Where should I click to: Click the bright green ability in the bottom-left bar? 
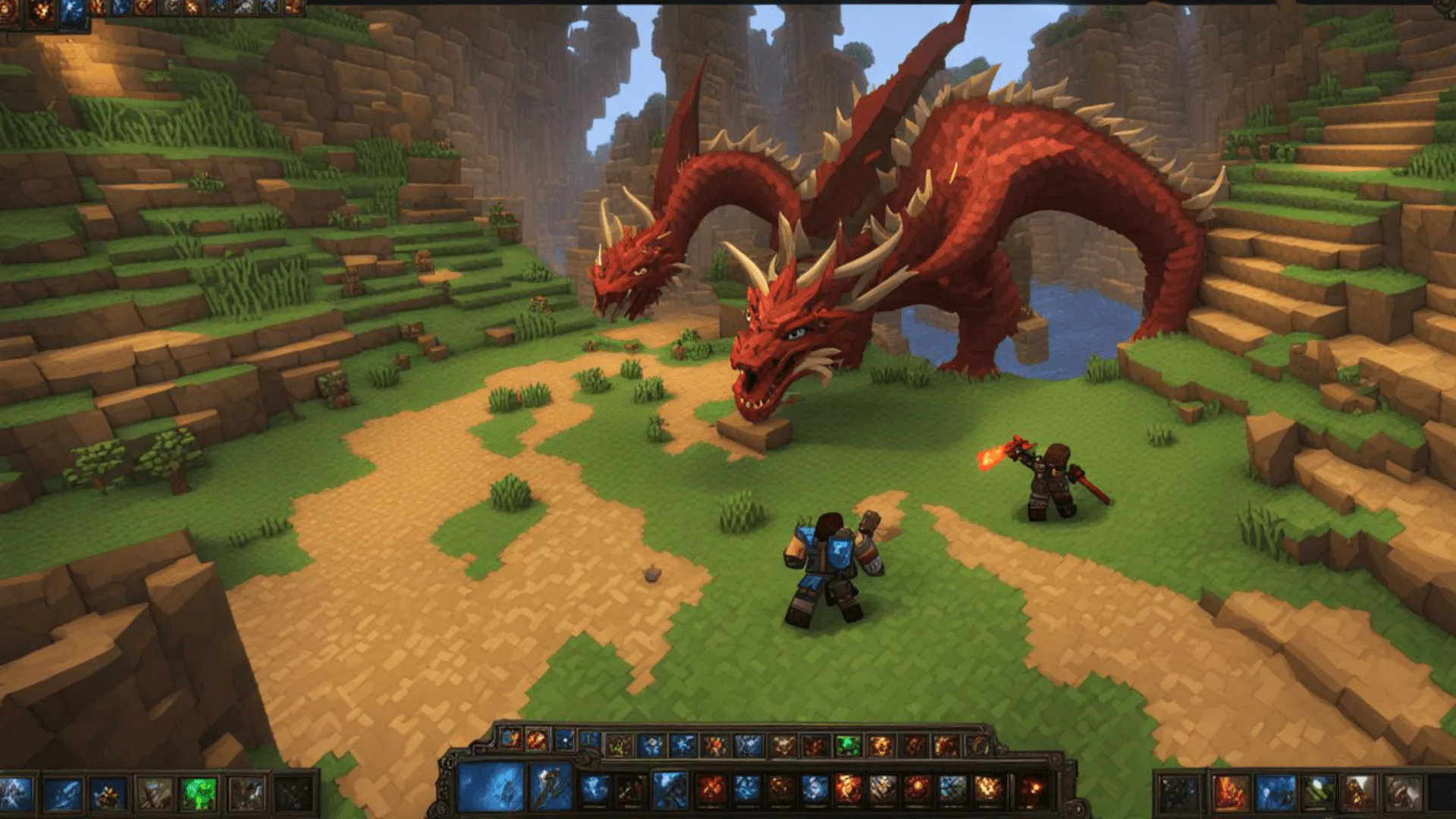click(199, 794)
